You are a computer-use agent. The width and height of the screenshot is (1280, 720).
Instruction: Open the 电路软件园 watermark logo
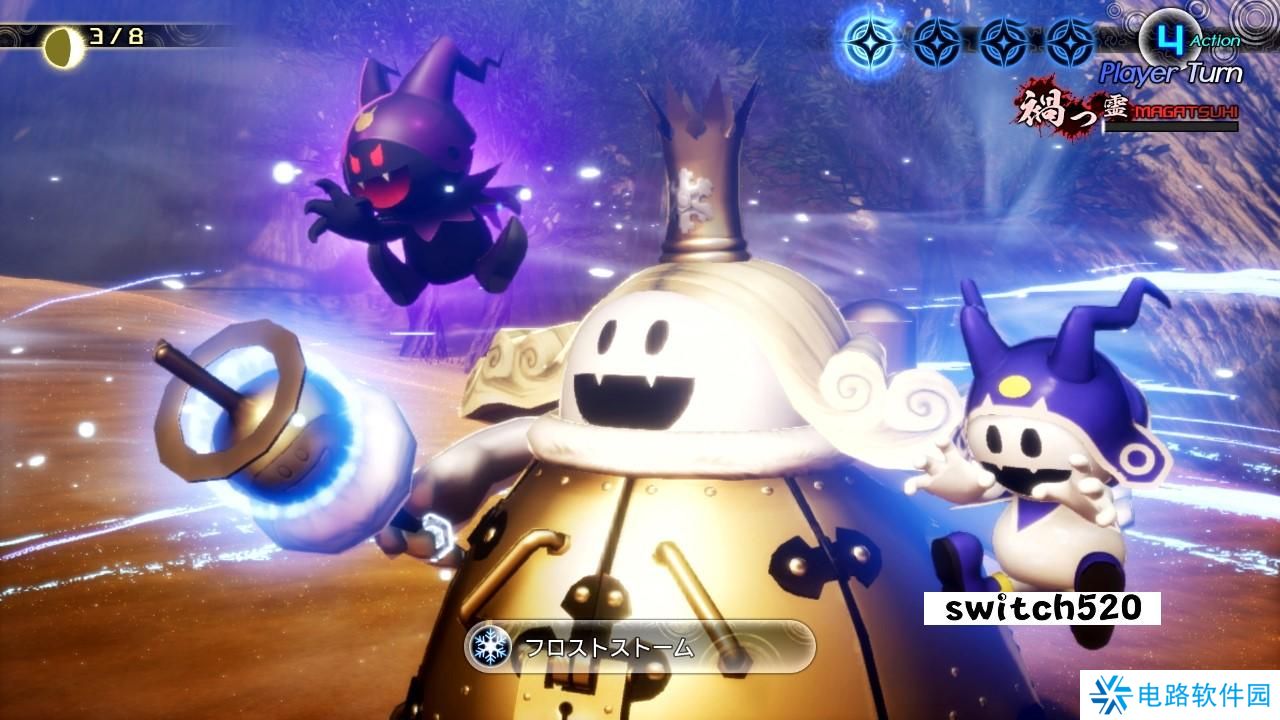tap(1182, 695)
